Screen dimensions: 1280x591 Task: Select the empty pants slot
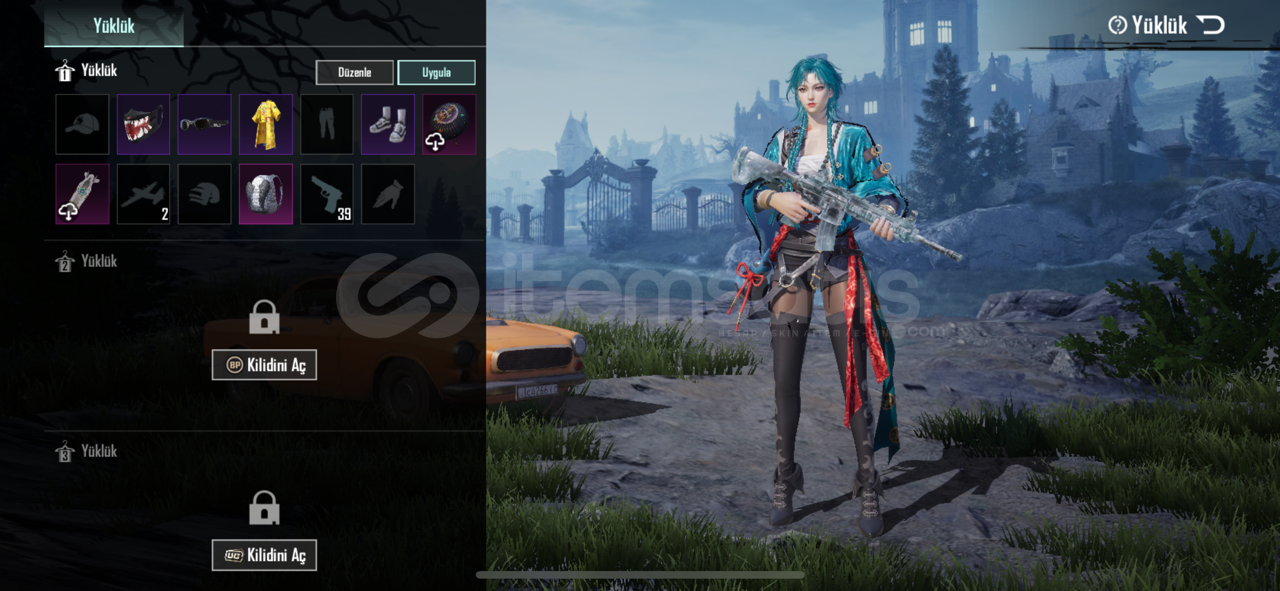point(327,124)
